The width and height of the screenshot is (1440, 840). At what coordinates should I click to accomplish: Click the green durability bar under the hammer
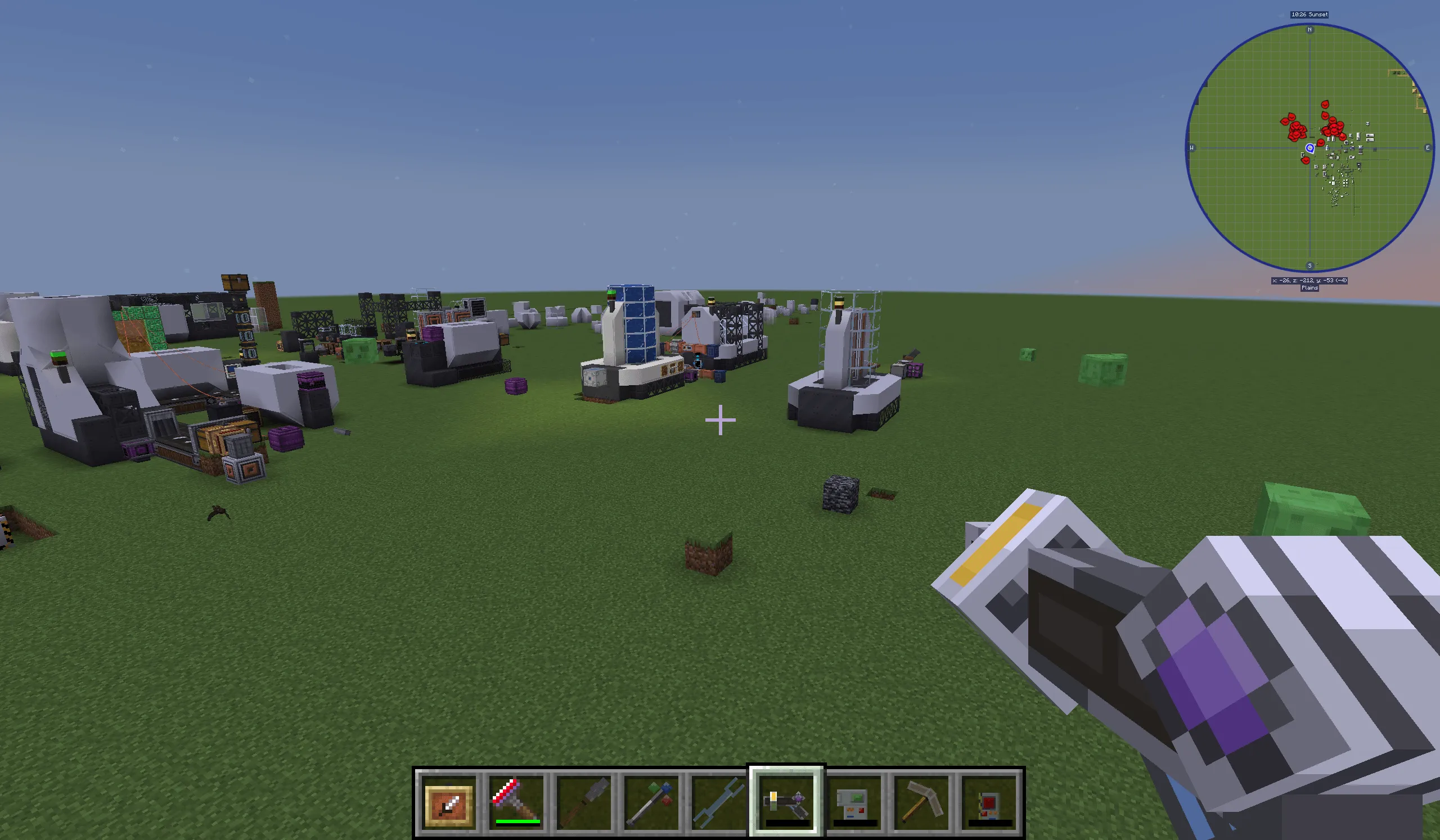pyautogui.click(x=517, y=820)
